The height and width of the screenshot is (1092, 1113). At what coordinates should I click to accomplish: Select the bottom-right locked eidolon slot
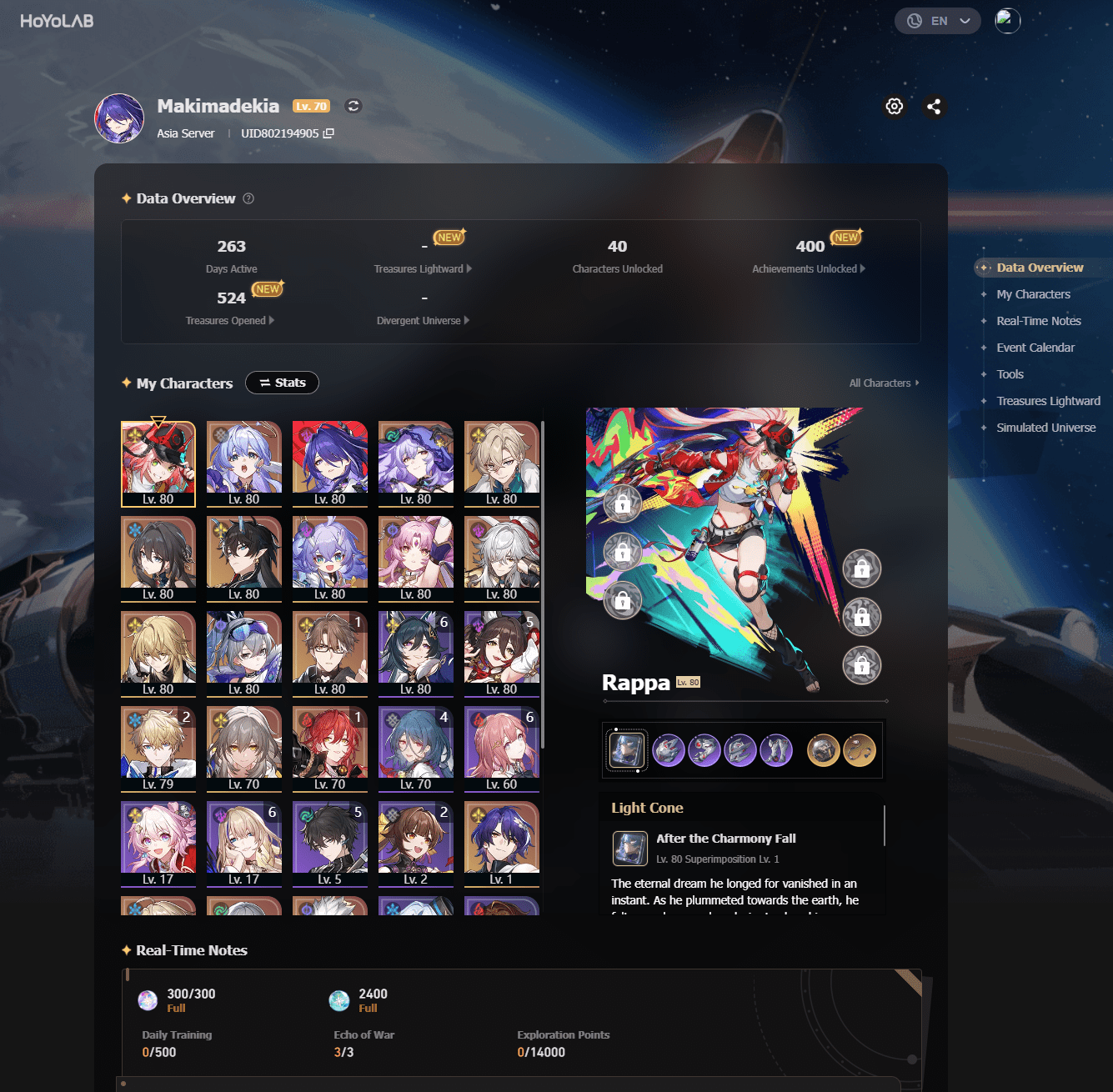[862, 665]
